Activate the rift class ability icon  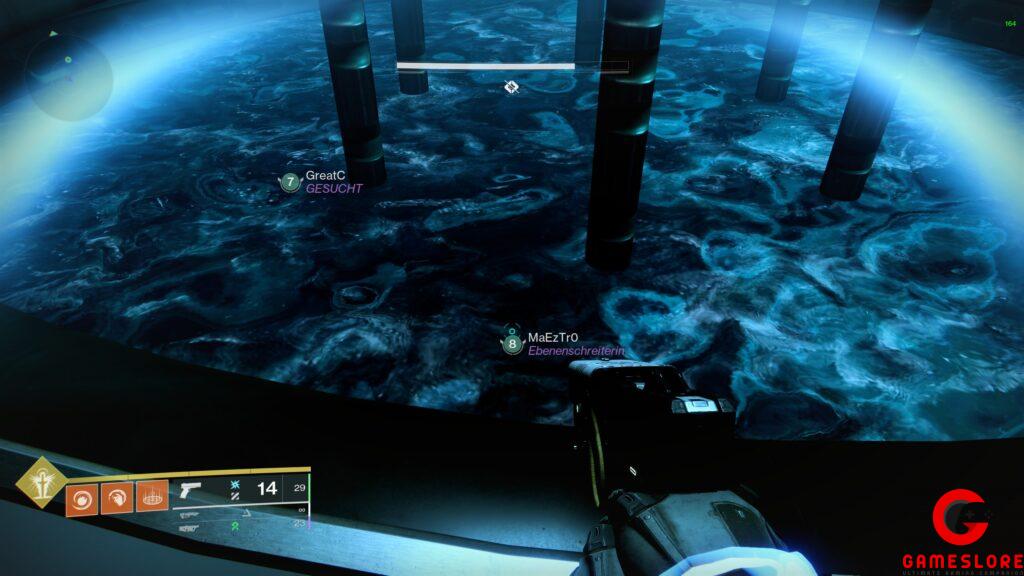click(152, 496)
